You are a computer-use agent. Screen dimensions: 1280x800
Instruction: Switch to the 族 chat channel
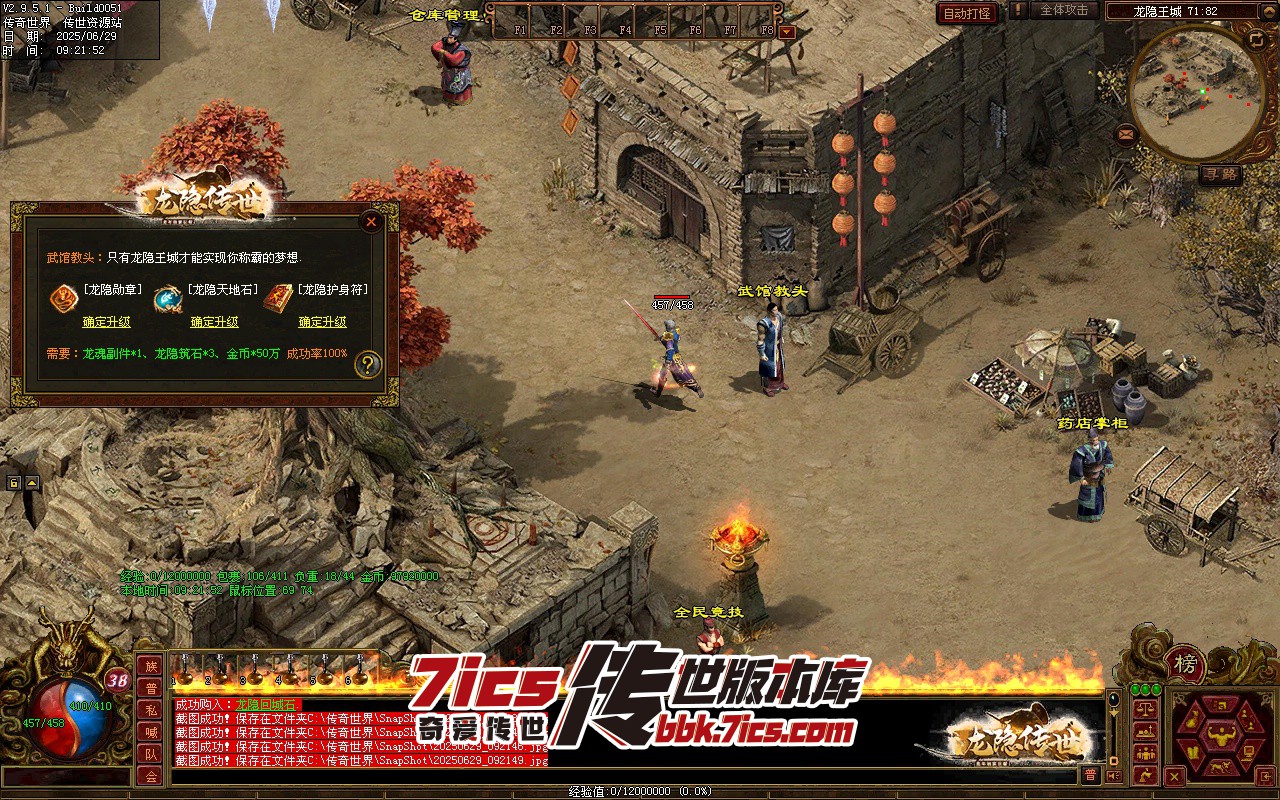coord(150,666)
